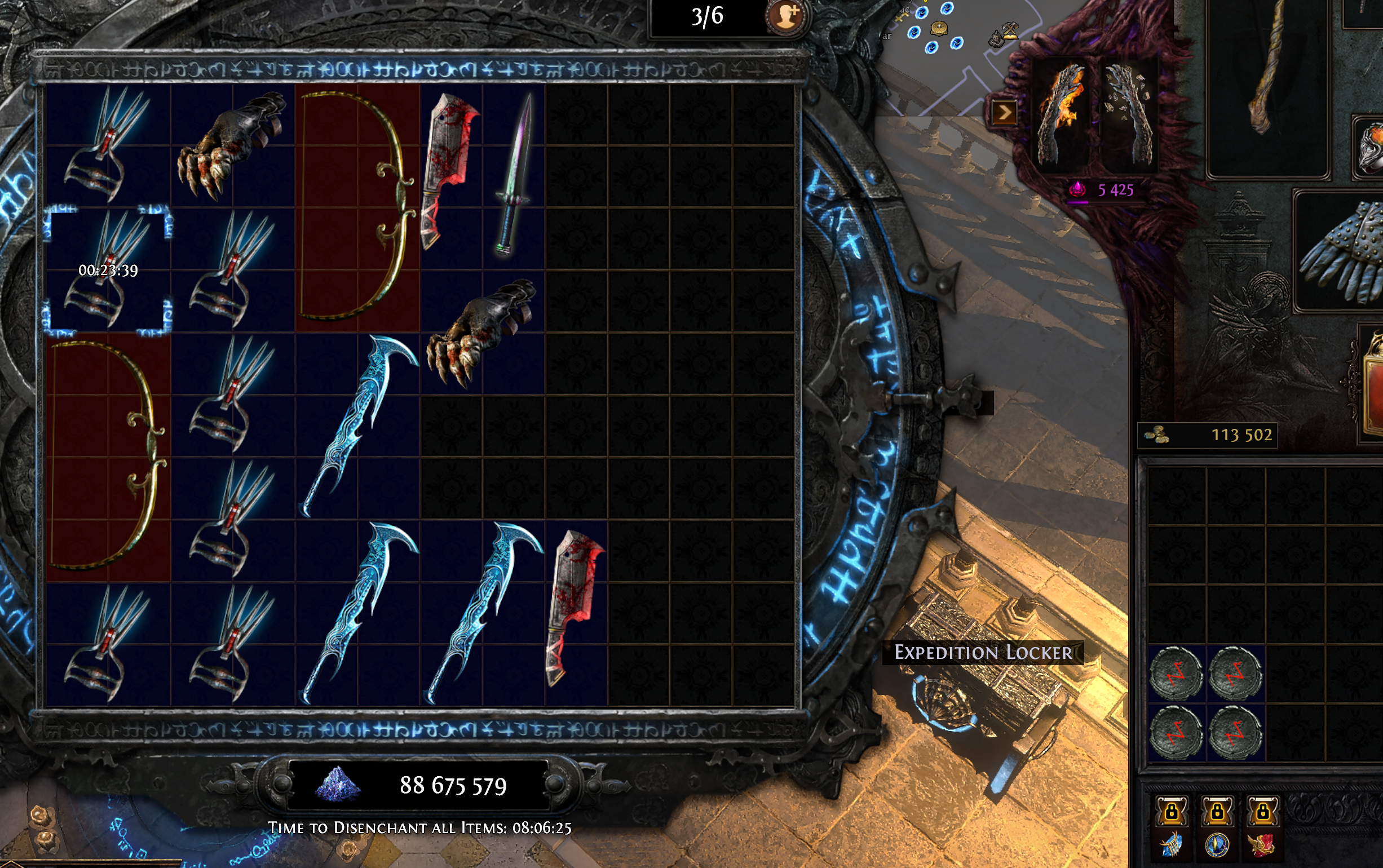
Task: Click the lock above the blue caged crystal
Action: pyautogui.click(x=1171, y=812)
